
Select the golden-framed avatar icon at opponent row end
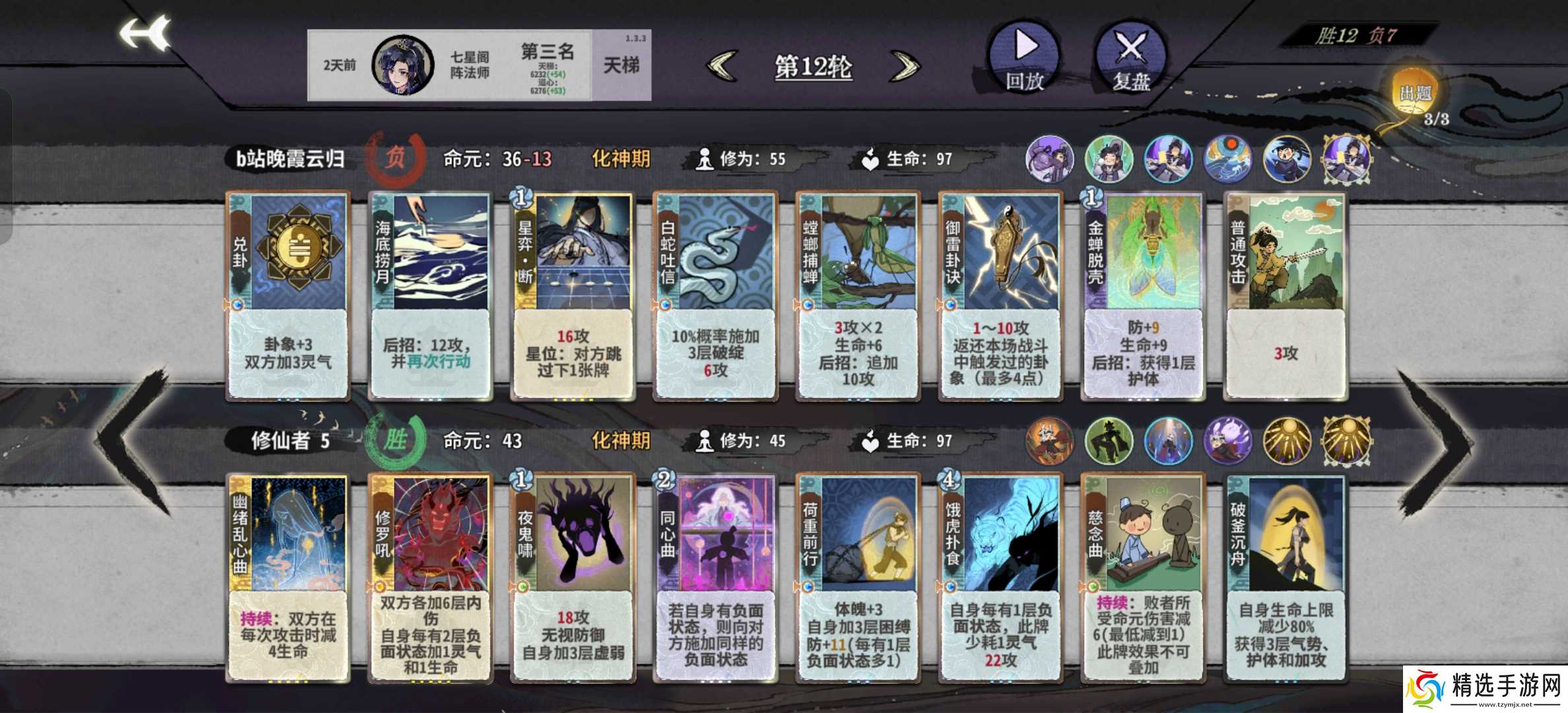[1348, 158]
